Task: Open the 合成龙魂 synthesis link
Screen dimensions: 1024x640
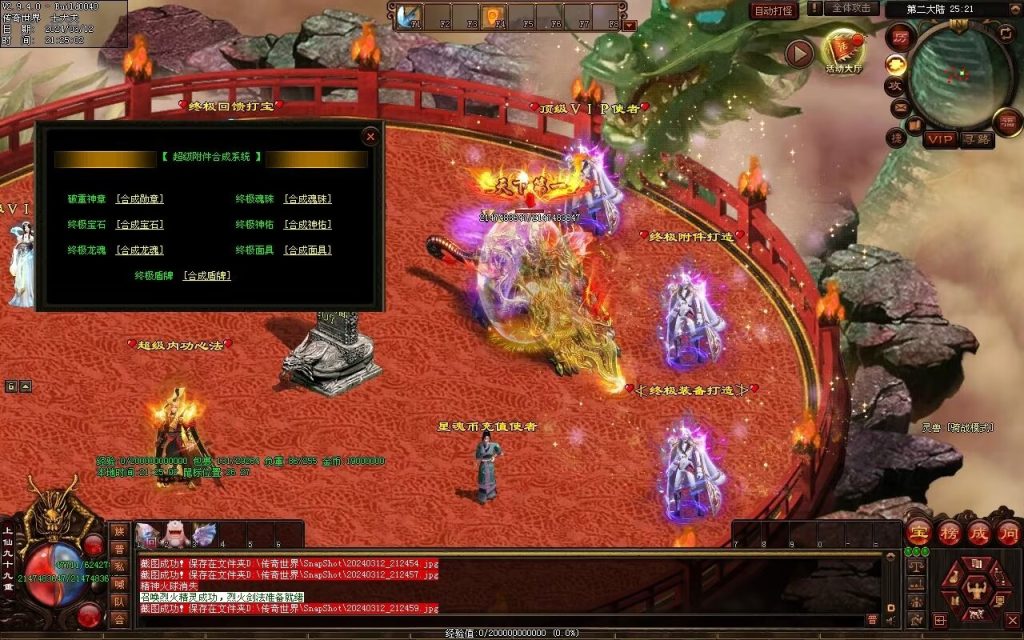Action: click(x=139, y=250)
